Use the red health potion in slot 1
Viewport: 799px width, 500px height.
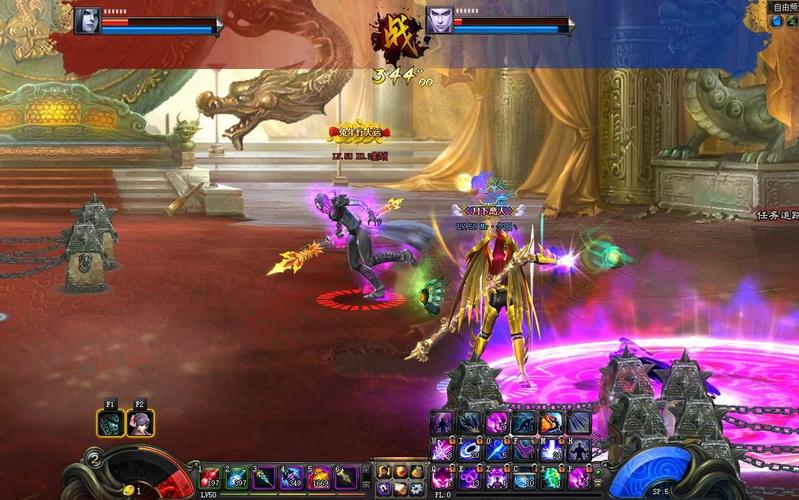point(212,478)
